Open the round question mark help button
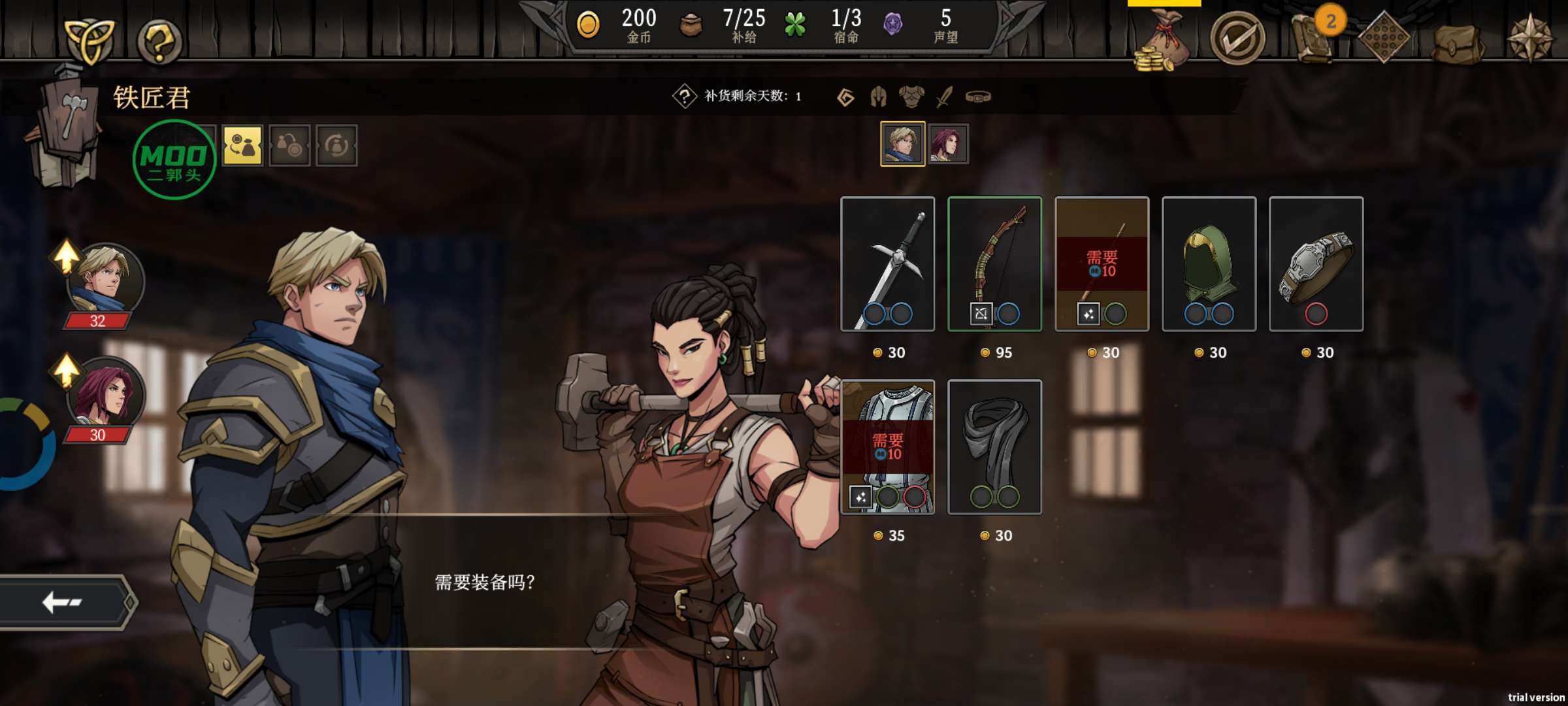 pyautogui.click(x=159, y=41)
